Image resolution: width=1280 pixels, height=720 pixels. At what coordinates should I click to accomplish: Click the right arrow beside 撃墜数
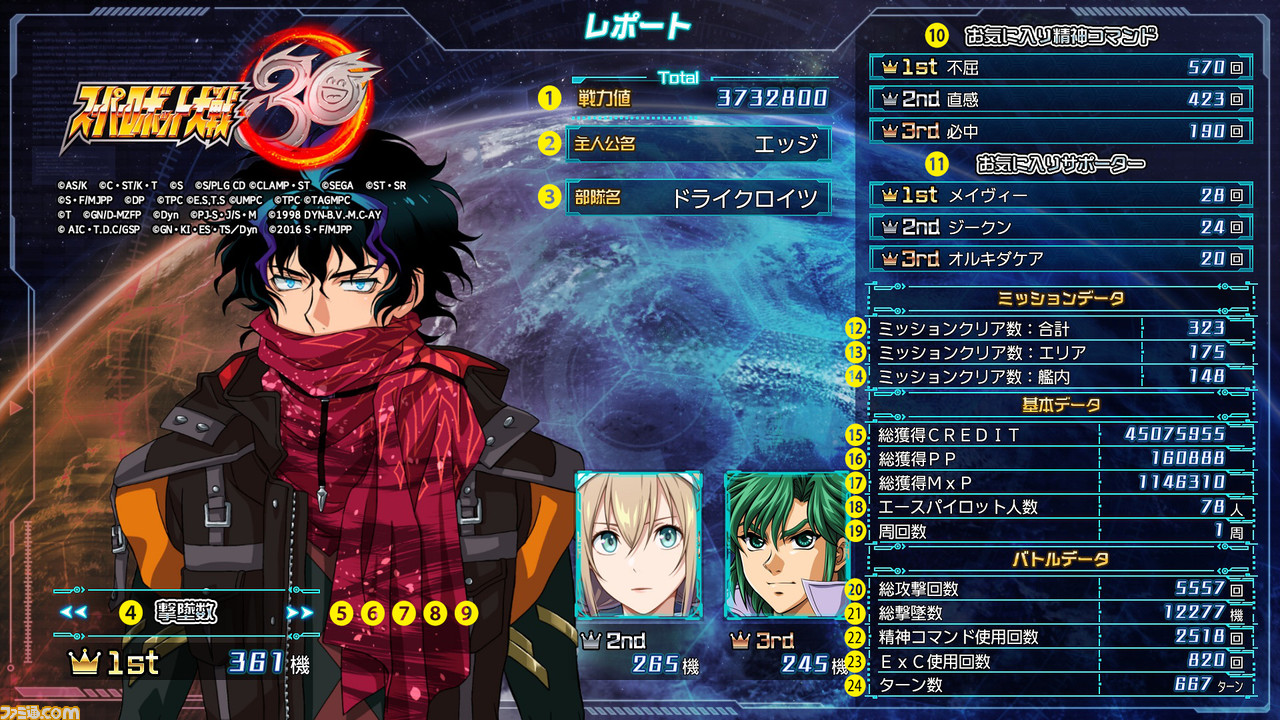(299, 612)
